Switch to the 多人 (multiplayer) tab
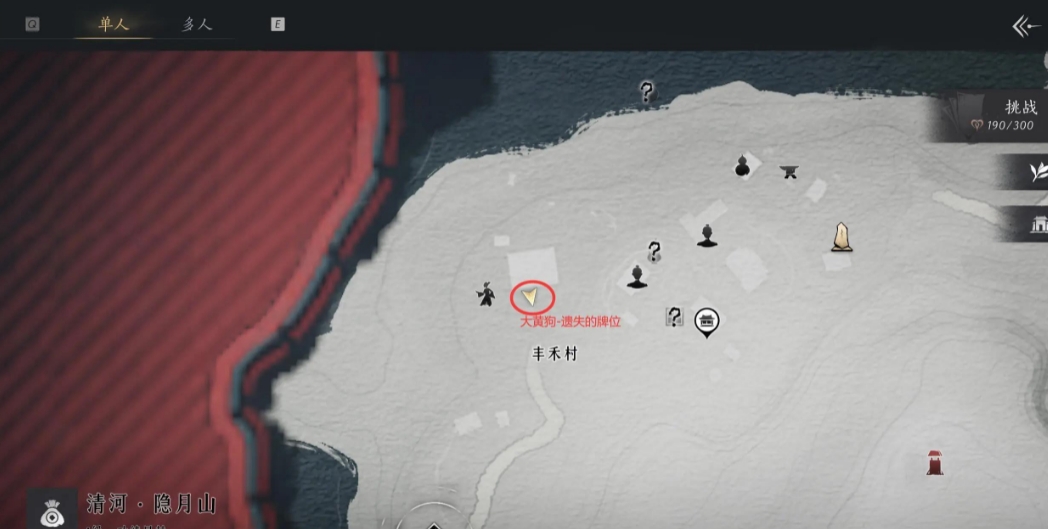Viewport: 1048px width, 529px height. 197,25
